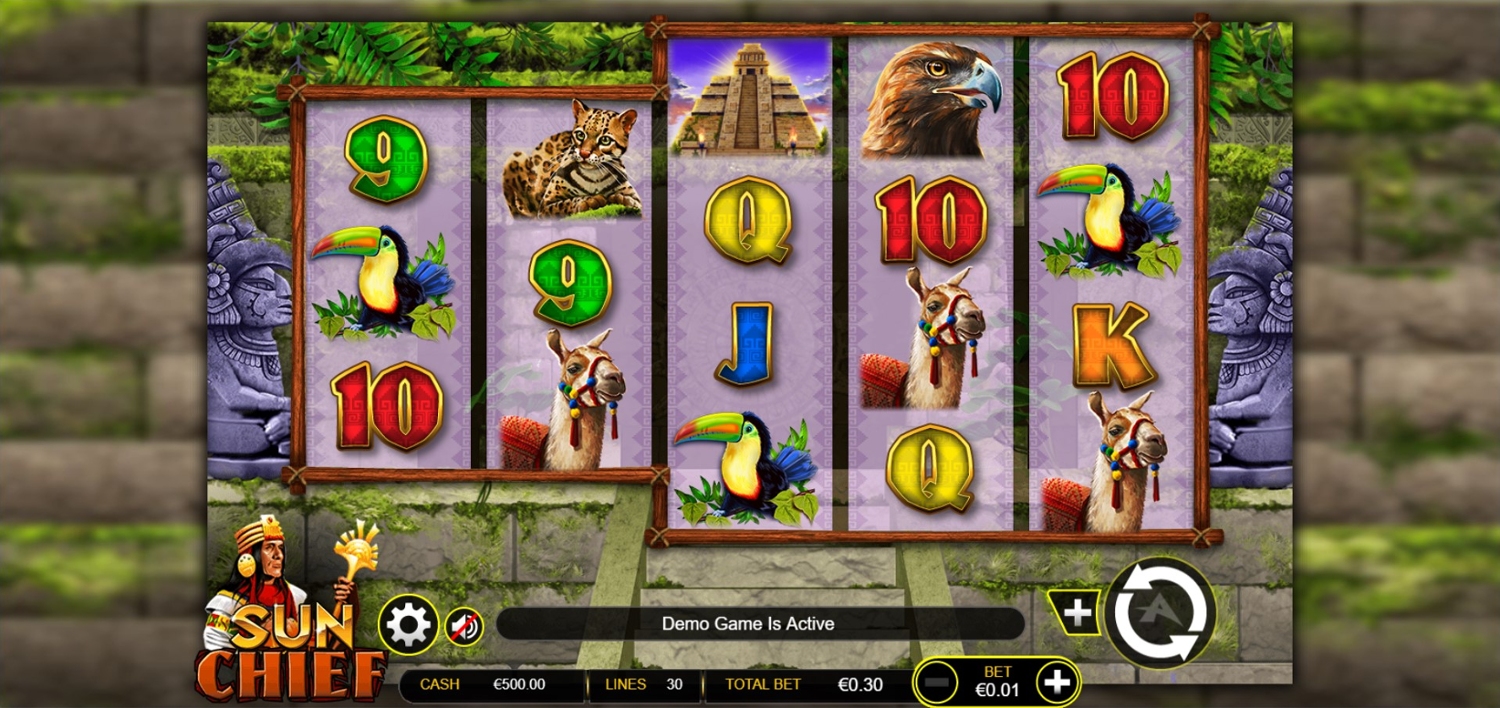
Task: Increase the bet with the plus stepper
Action: pos(1057,683)
